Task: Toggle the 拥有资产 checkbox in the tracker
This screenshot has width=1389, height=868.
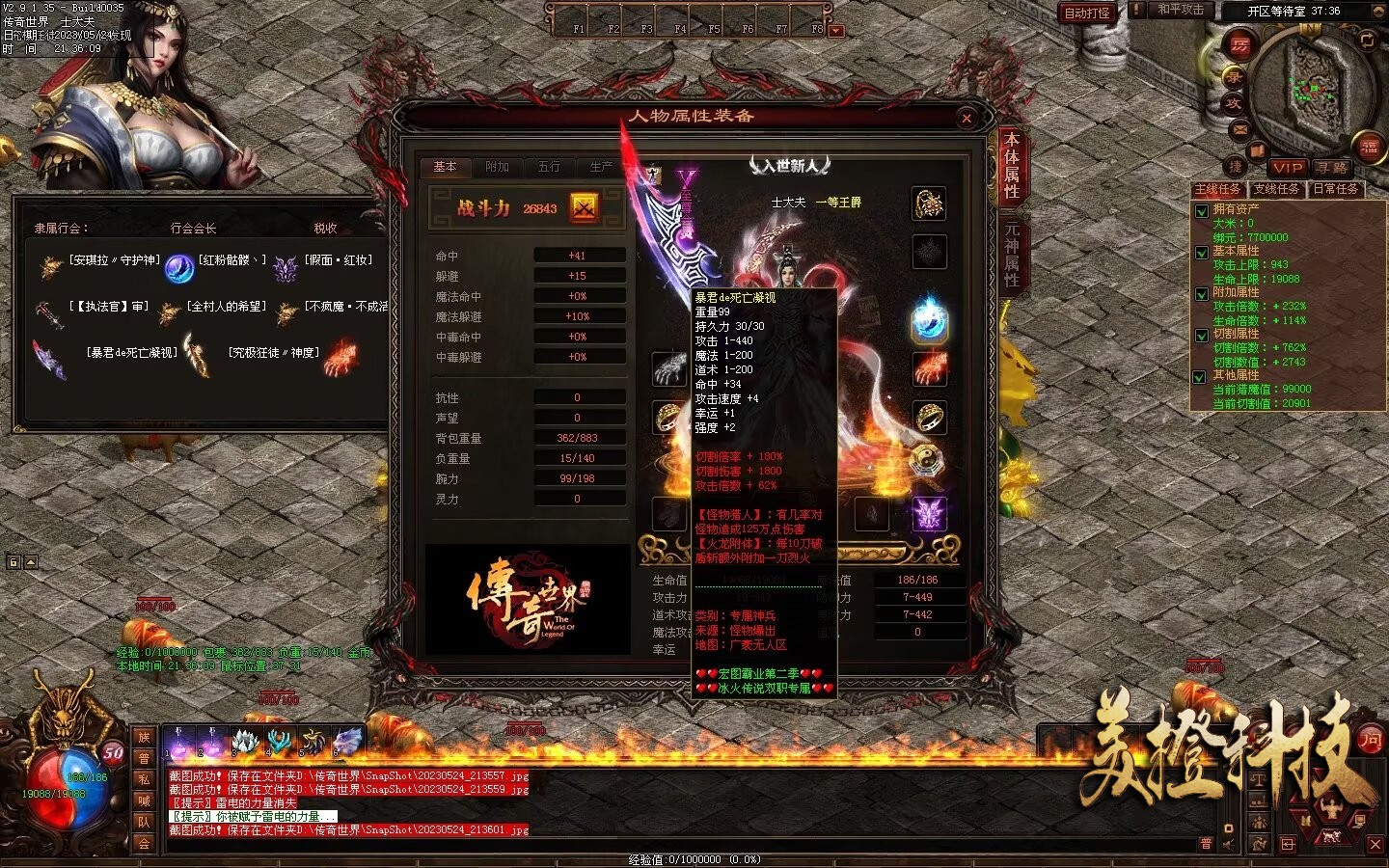Action: tap(1202, 211)
